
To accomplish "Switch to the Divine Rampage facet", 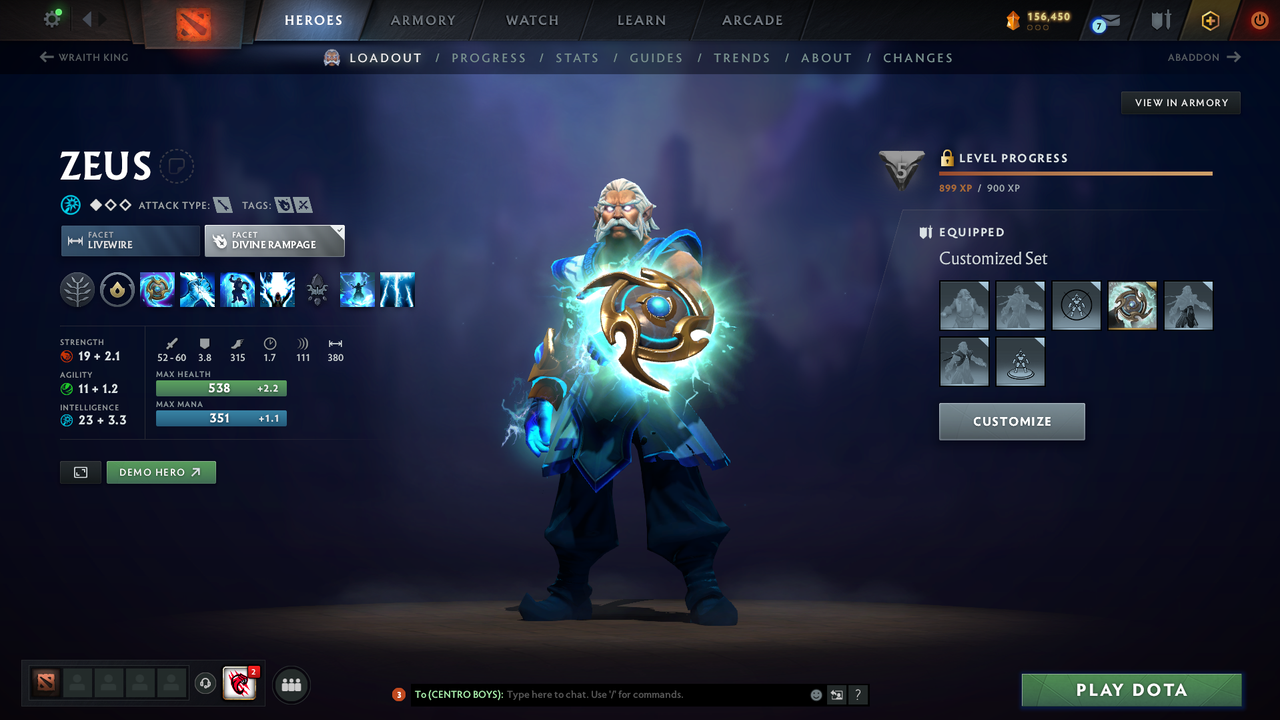I will 274,240.
